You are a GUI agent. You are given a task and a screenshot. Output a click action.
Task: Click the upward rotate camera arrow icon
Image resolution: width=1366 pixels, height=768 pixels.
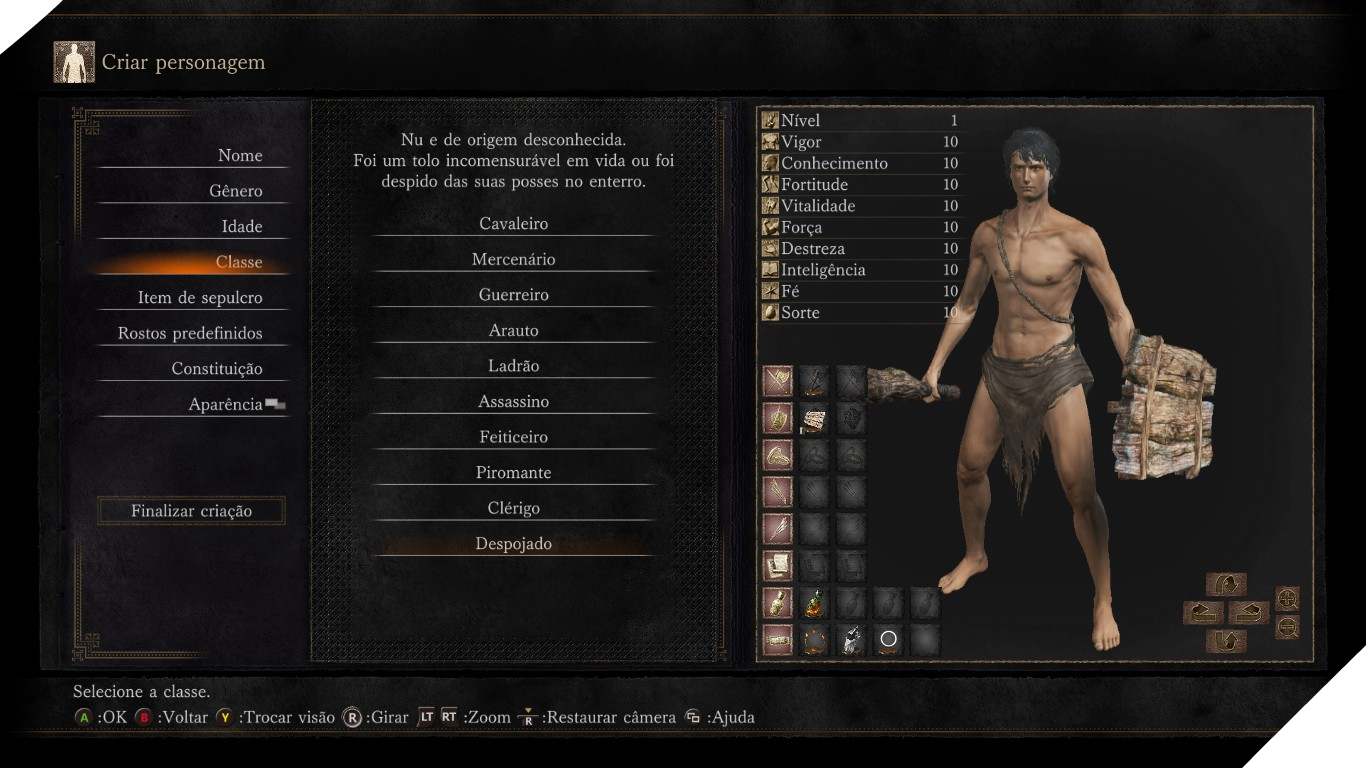click(1226, 584)
